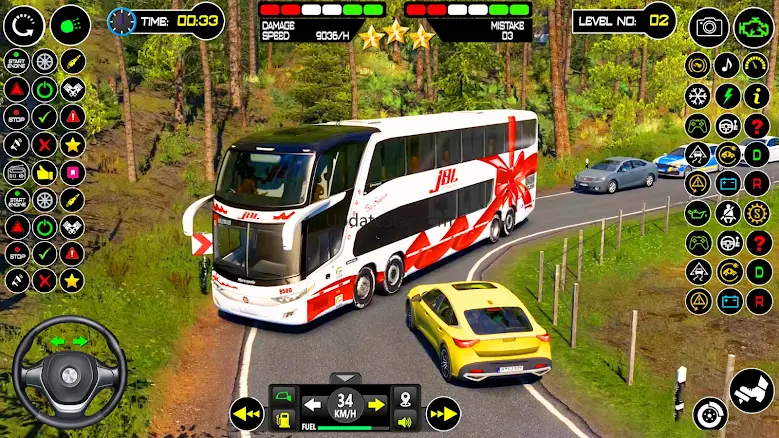This screenshot has height=438, width=779.
Task: Select the green oil can icon
Action: tap(697, 212)
